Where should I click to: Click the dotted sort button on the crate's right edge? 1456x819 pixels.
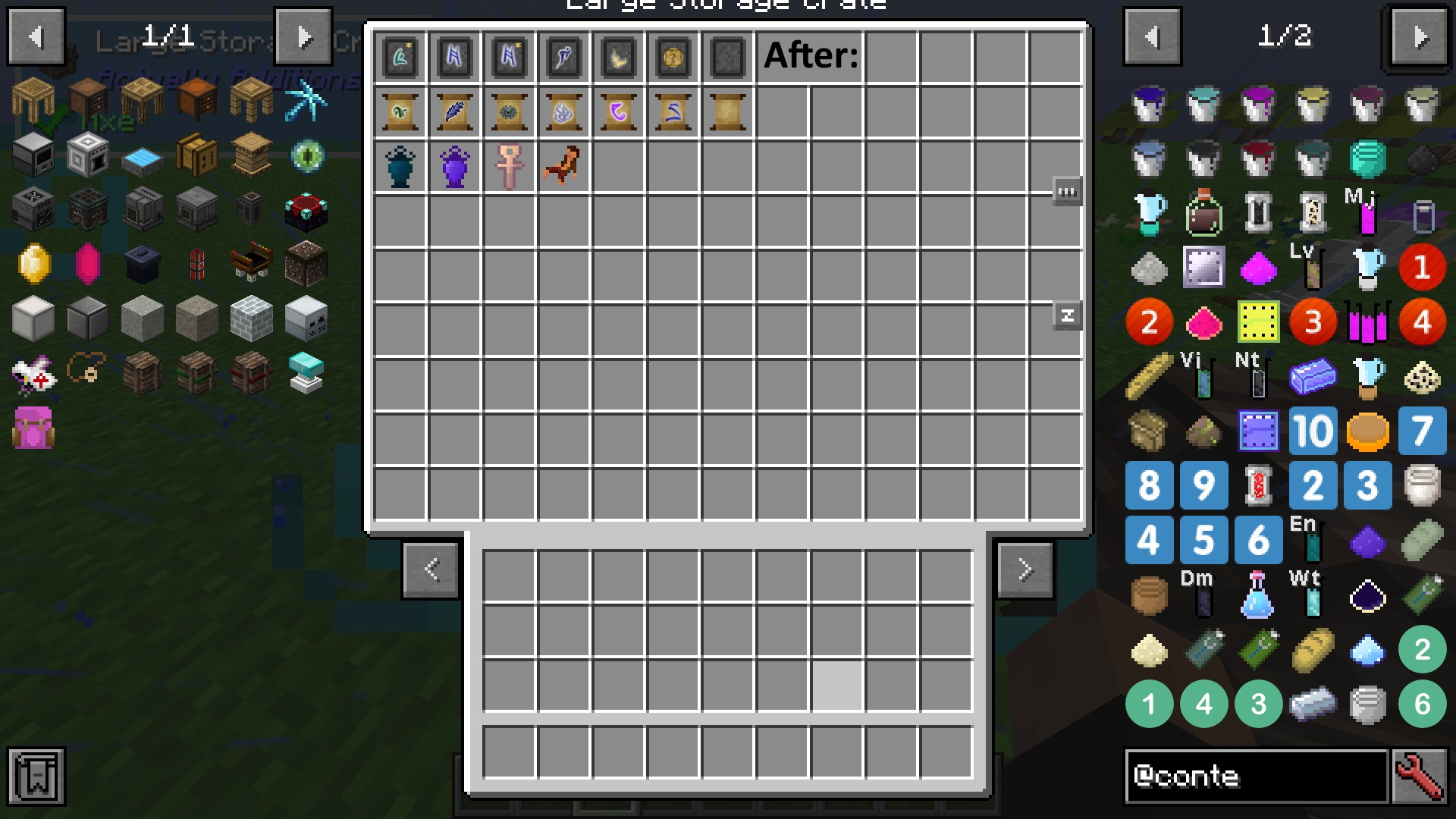pyautogui.click(x=1067, y=191)
